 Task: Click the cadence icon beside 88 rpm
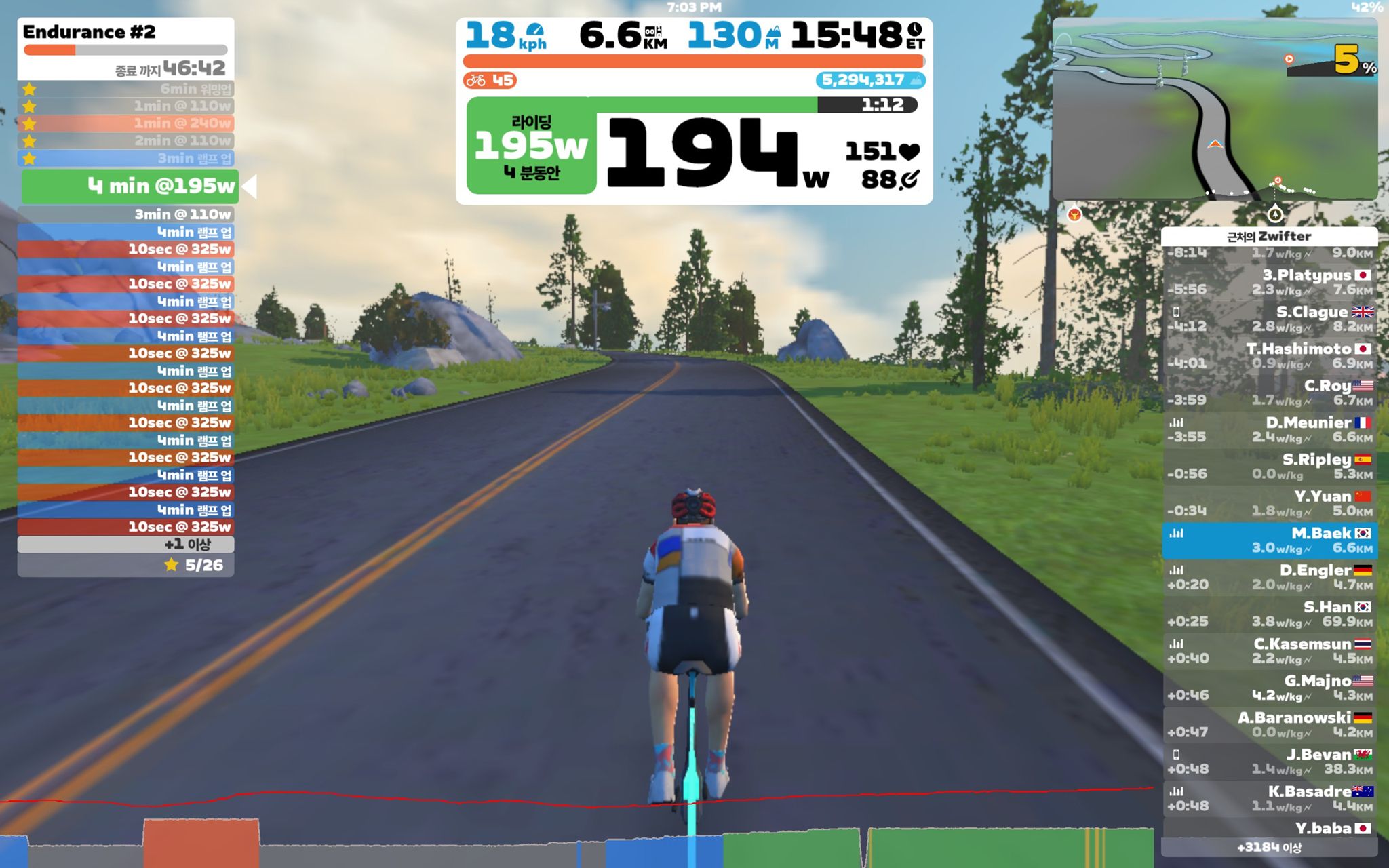tap(909, 180)
